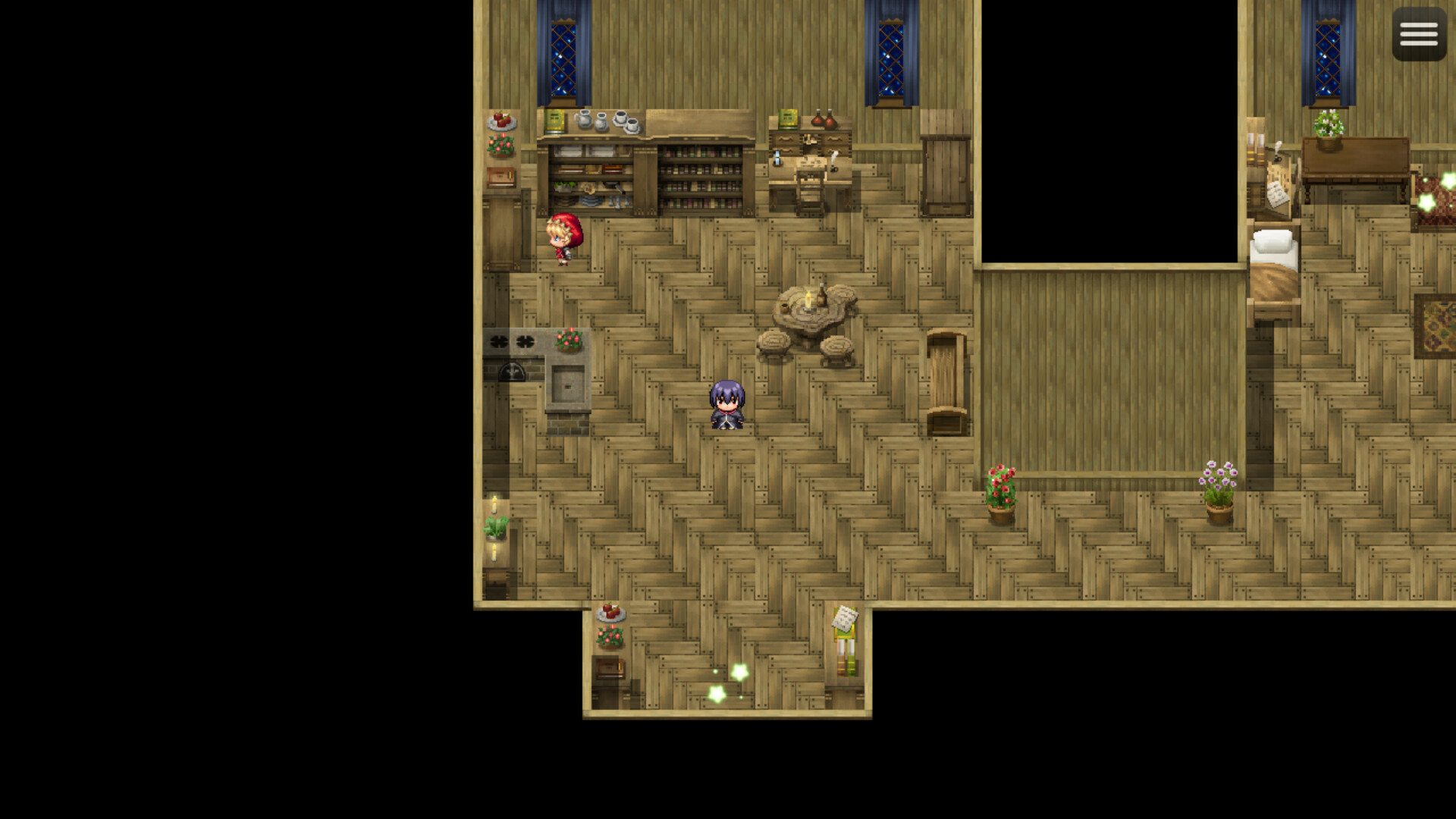Open the hamburger game menu
This screenshot has width=1456, height=819.
pos(1418,34)
